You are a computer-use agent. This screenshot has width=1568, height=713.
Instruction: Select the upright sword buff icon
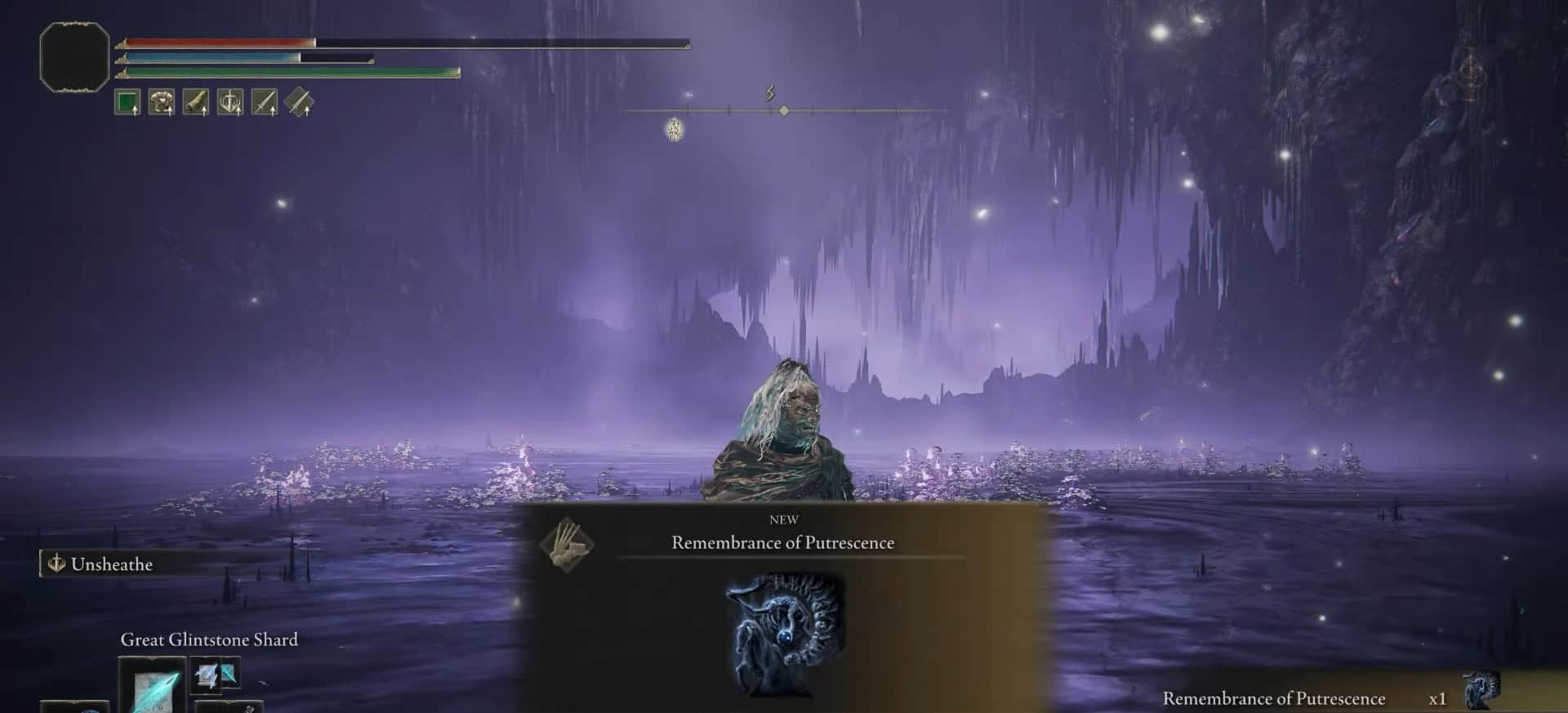[x=265, y=102]
